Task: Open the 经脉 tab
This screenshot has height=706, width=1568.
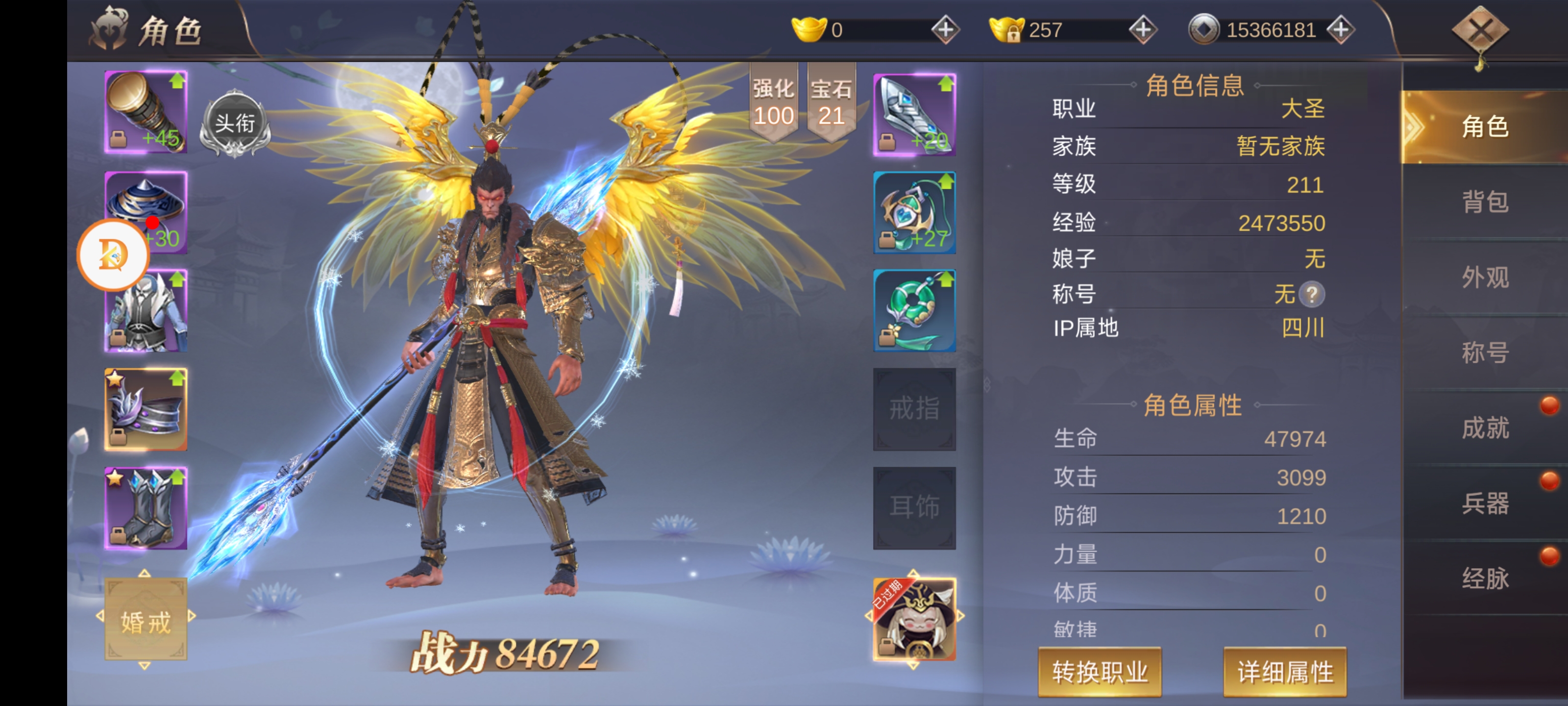Action: [x=1485, y=578]
